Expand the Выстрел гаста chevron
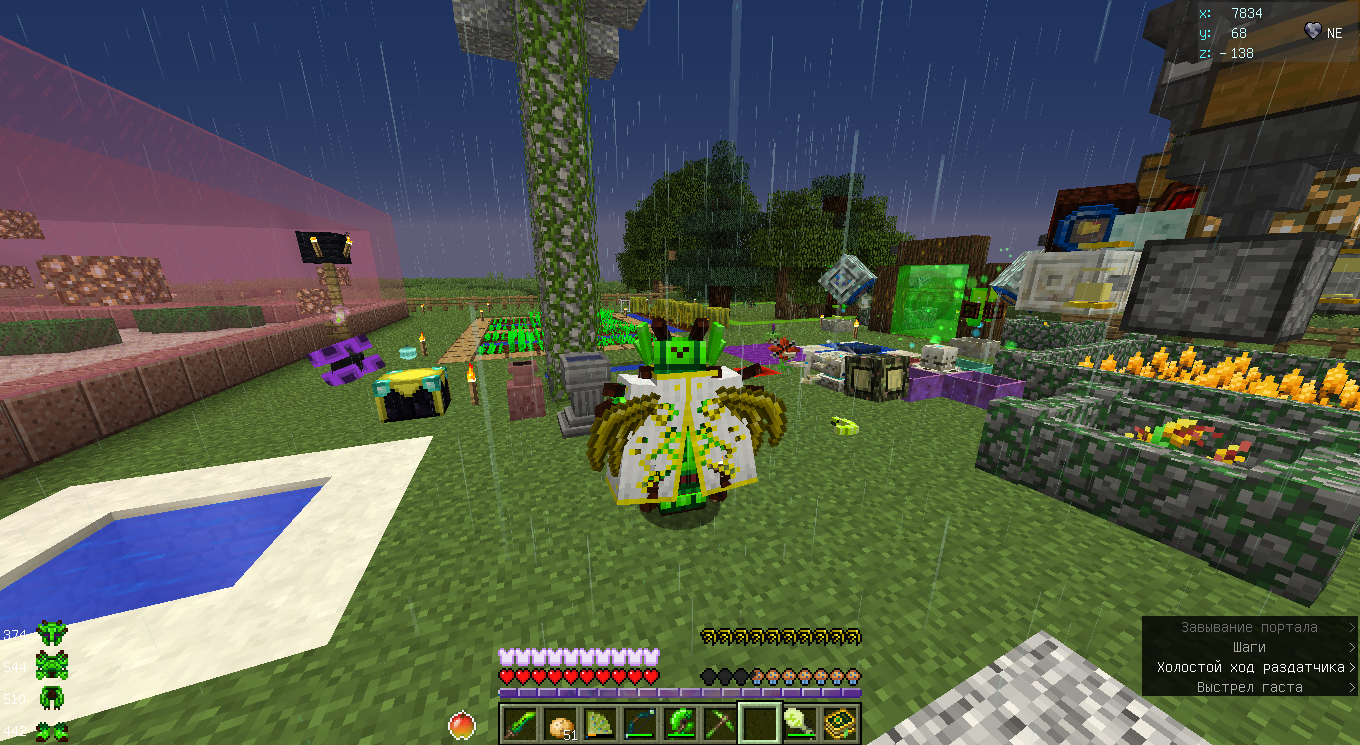This screenshot has height=745, width=1360. click(1352, 688)
